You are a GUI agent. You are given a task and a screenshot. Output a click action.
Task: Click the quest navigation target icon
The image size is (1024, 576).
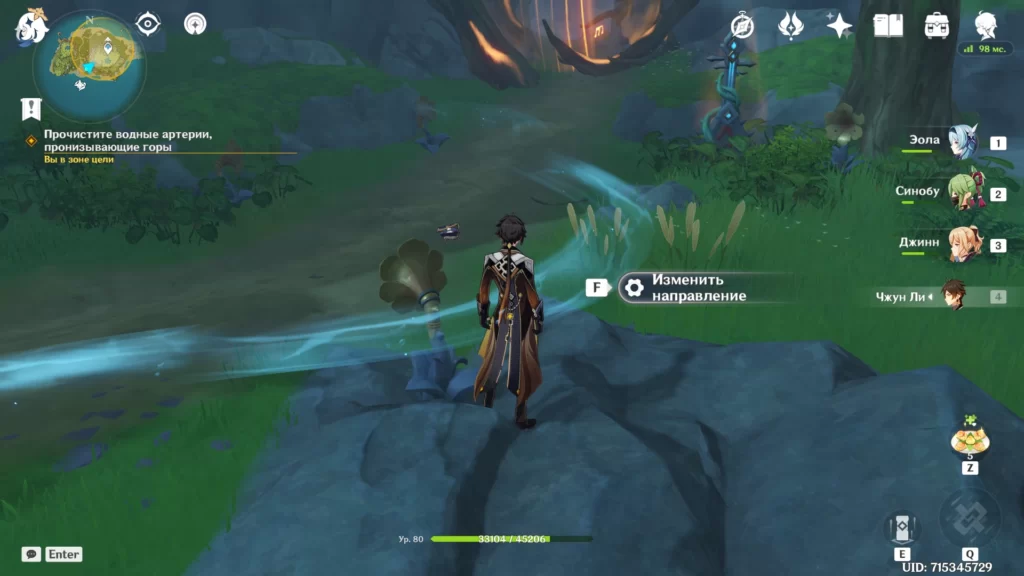click(148, 23)
